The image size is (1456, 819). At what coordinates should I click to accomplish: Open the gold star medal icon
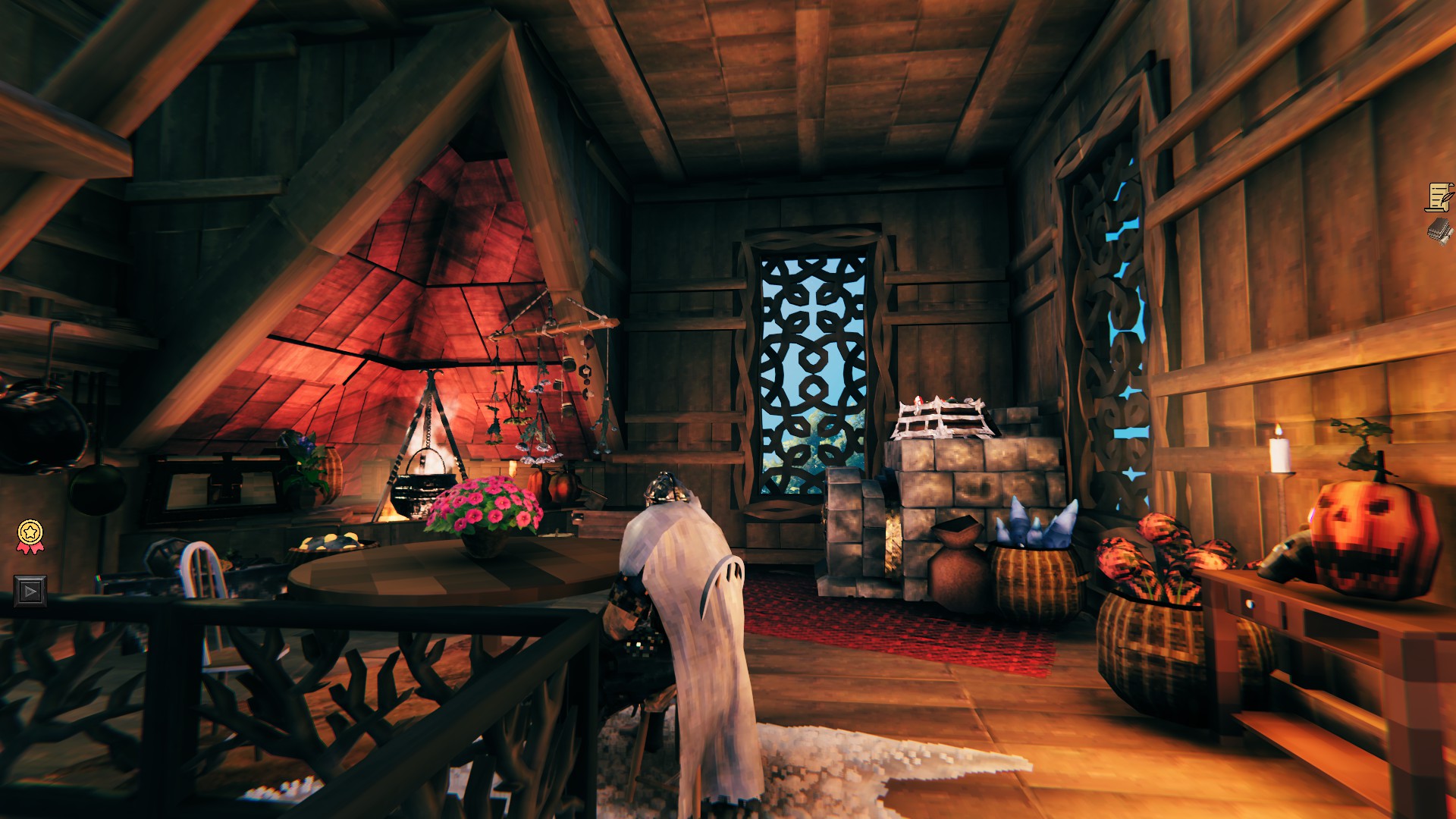pos(30,534)
